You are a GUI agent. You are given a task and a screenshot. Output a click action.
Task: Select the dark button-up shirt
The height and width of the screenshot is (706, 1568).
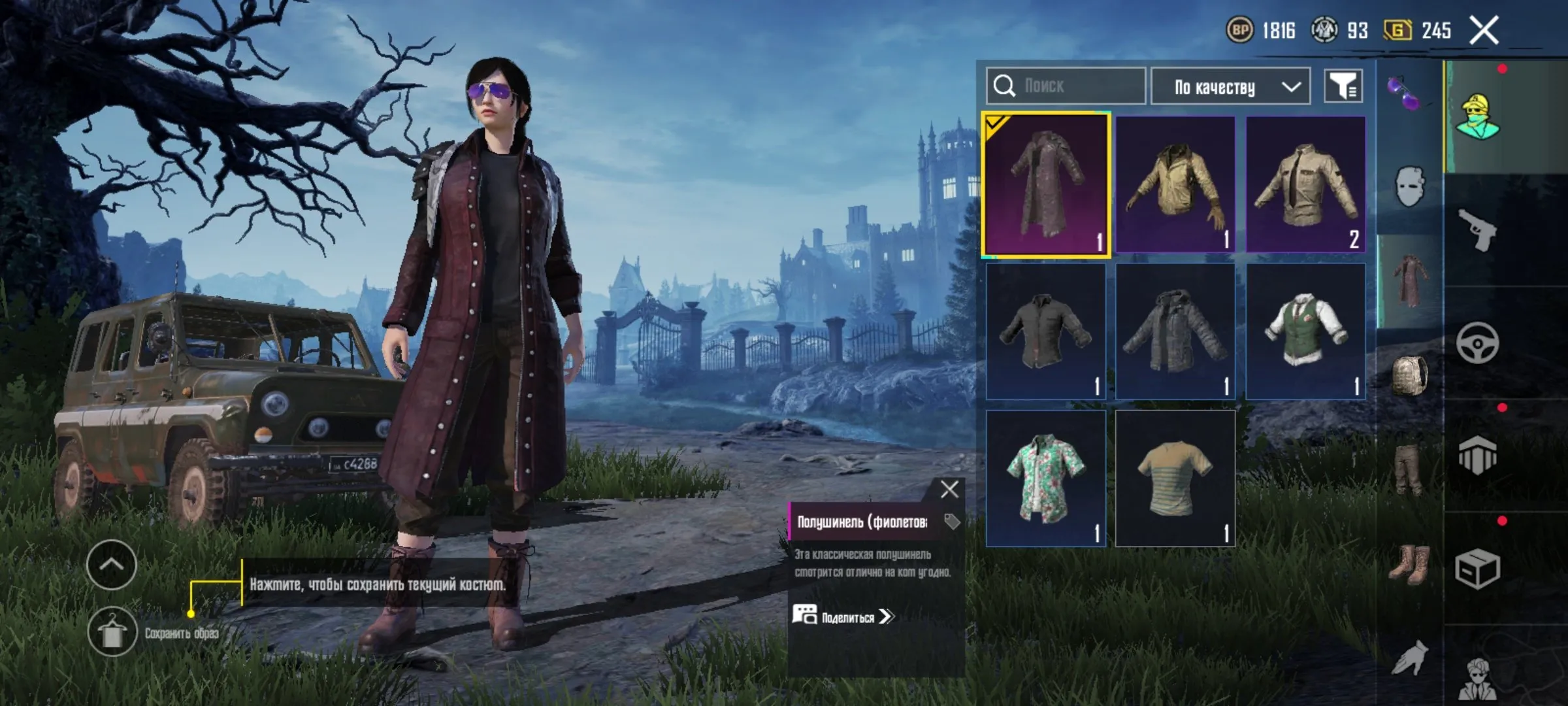[1046, 332]
